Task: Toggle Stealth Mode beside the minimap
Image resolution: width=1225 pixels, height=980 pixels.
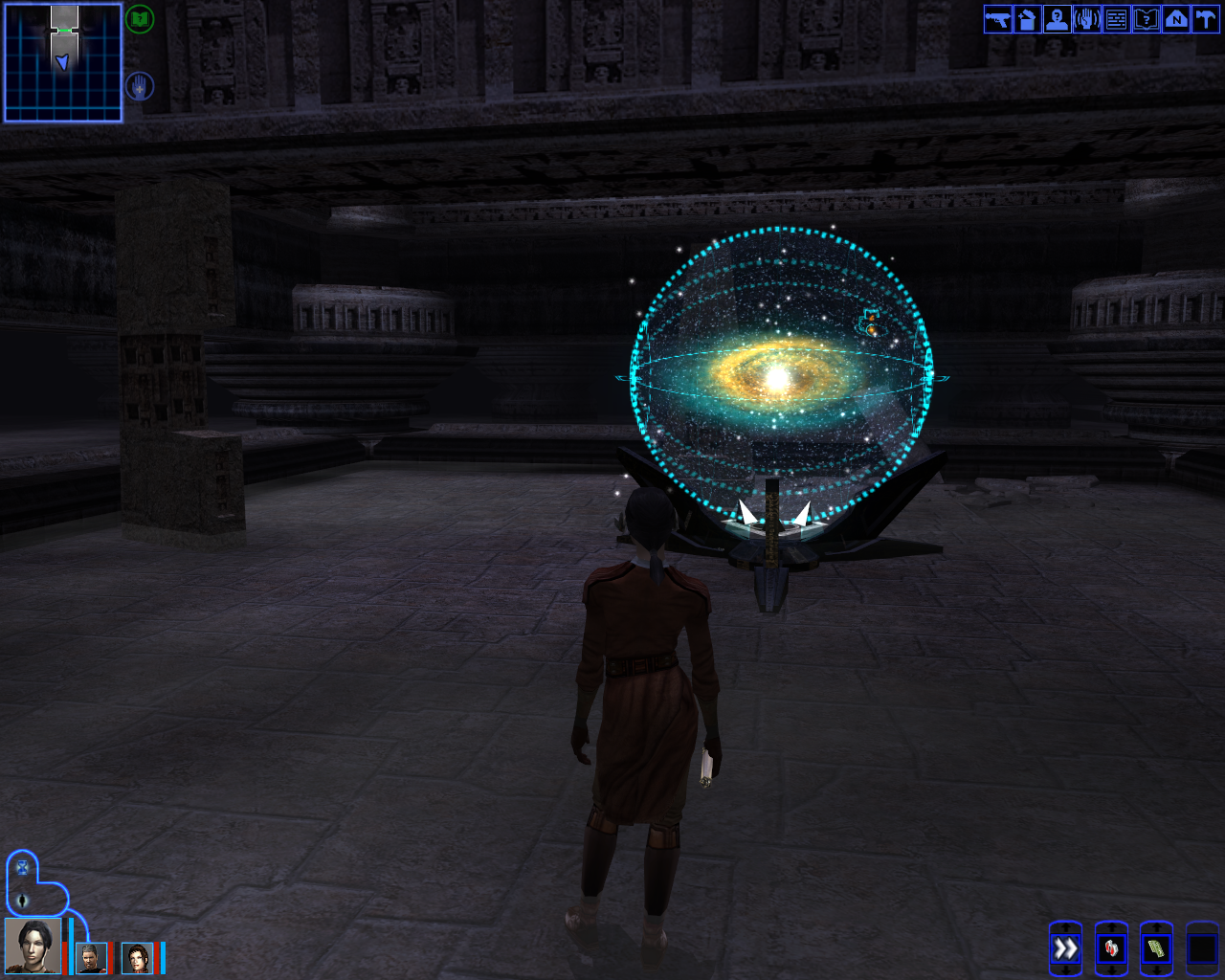Action: [138, 85]
